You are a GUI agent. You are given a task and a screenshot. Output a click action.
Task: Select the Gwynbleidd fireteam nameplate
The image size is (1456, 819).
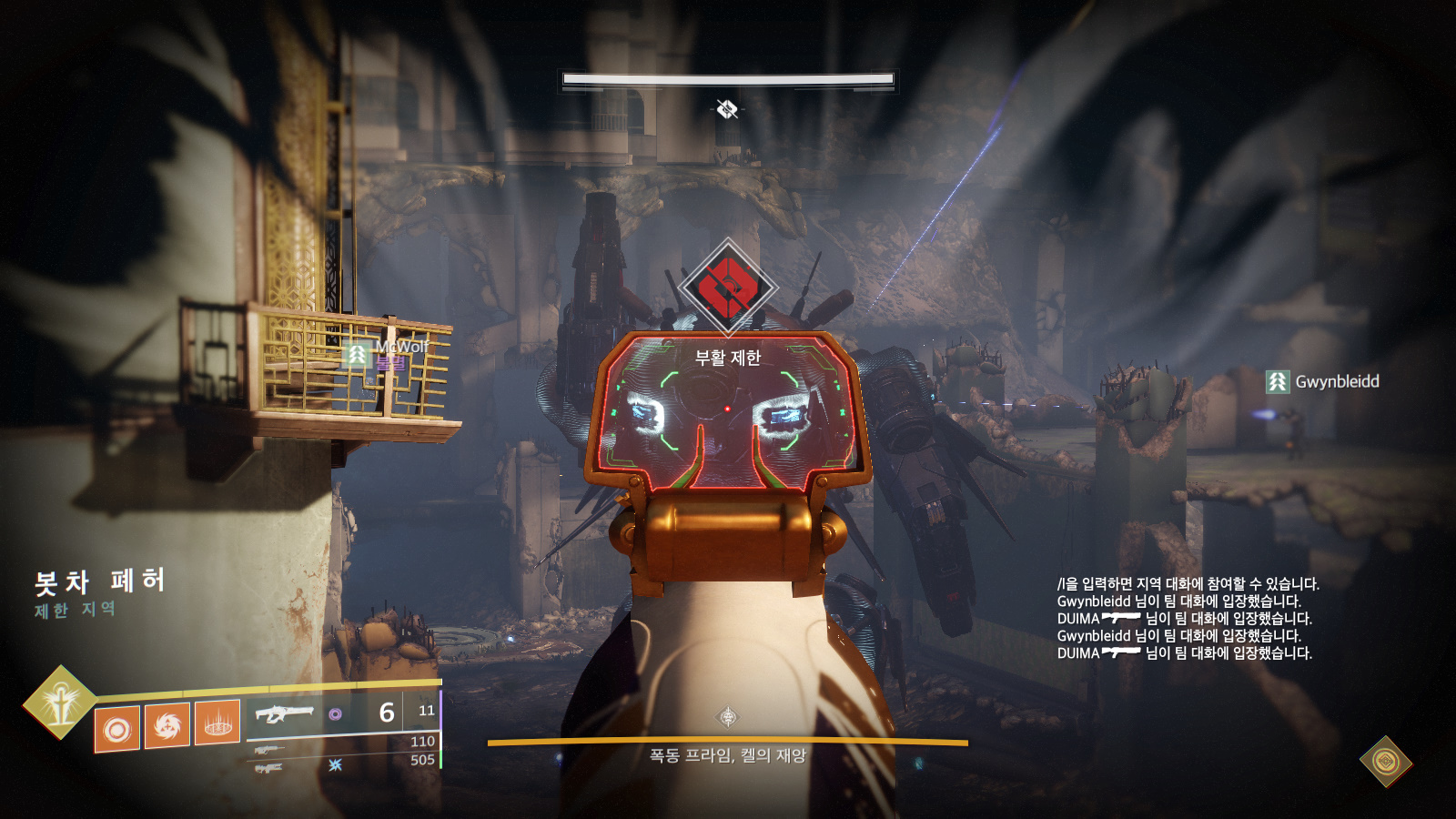coord(1324,381)
